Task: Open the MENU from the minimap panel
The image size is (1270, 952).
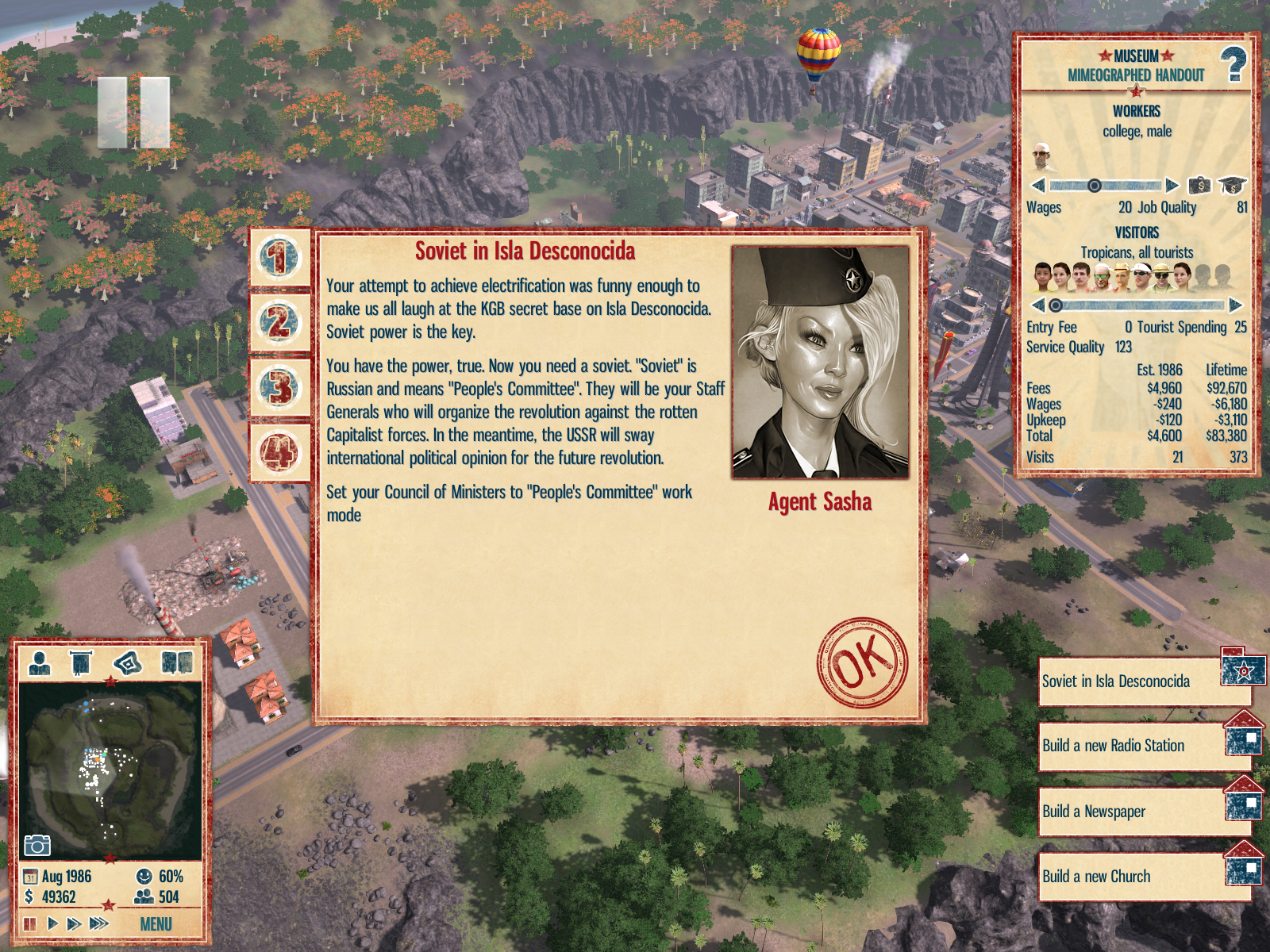Action: [156, 924]
